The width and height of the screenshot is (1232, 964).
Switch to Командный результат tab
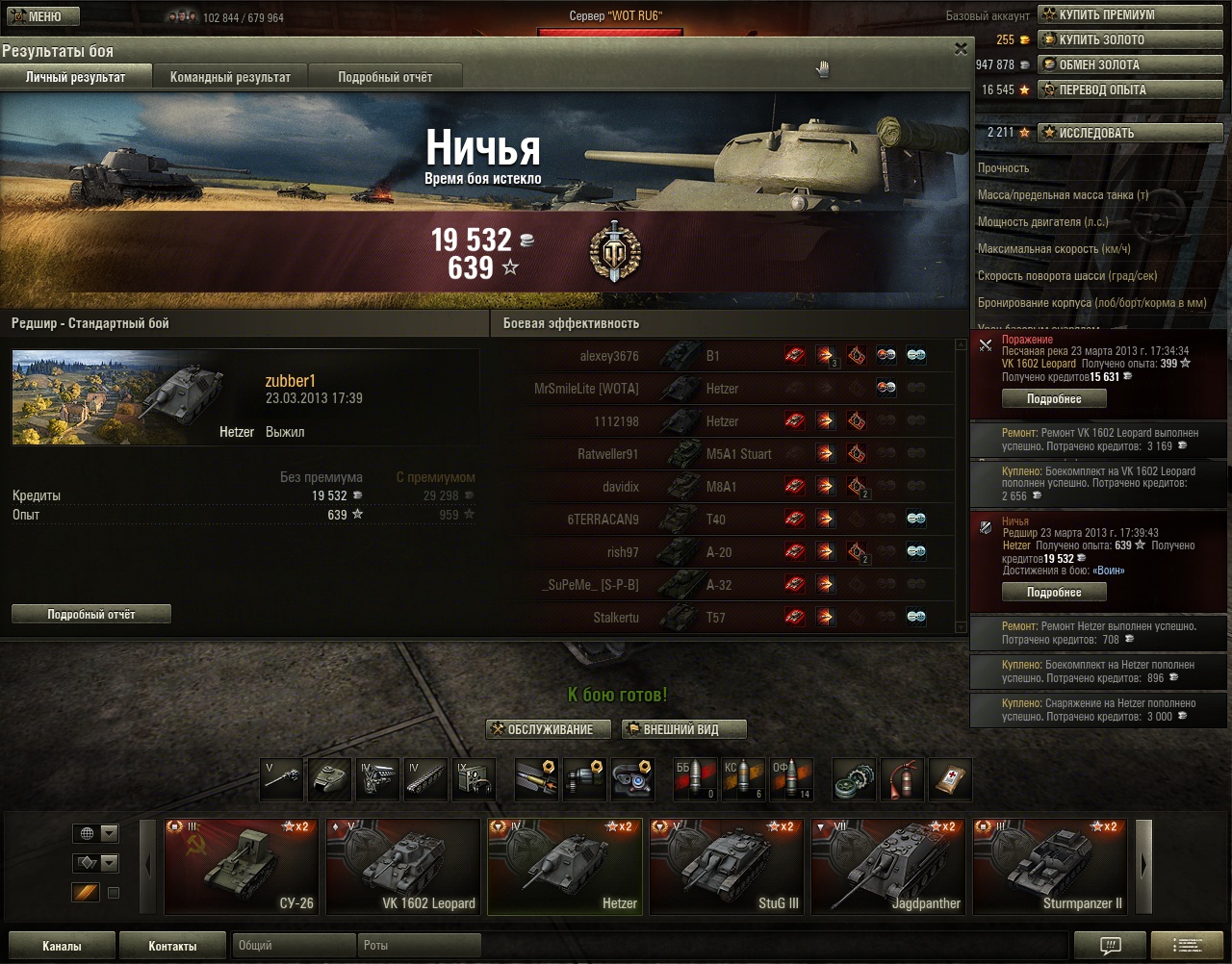click(x=230, y=77)
